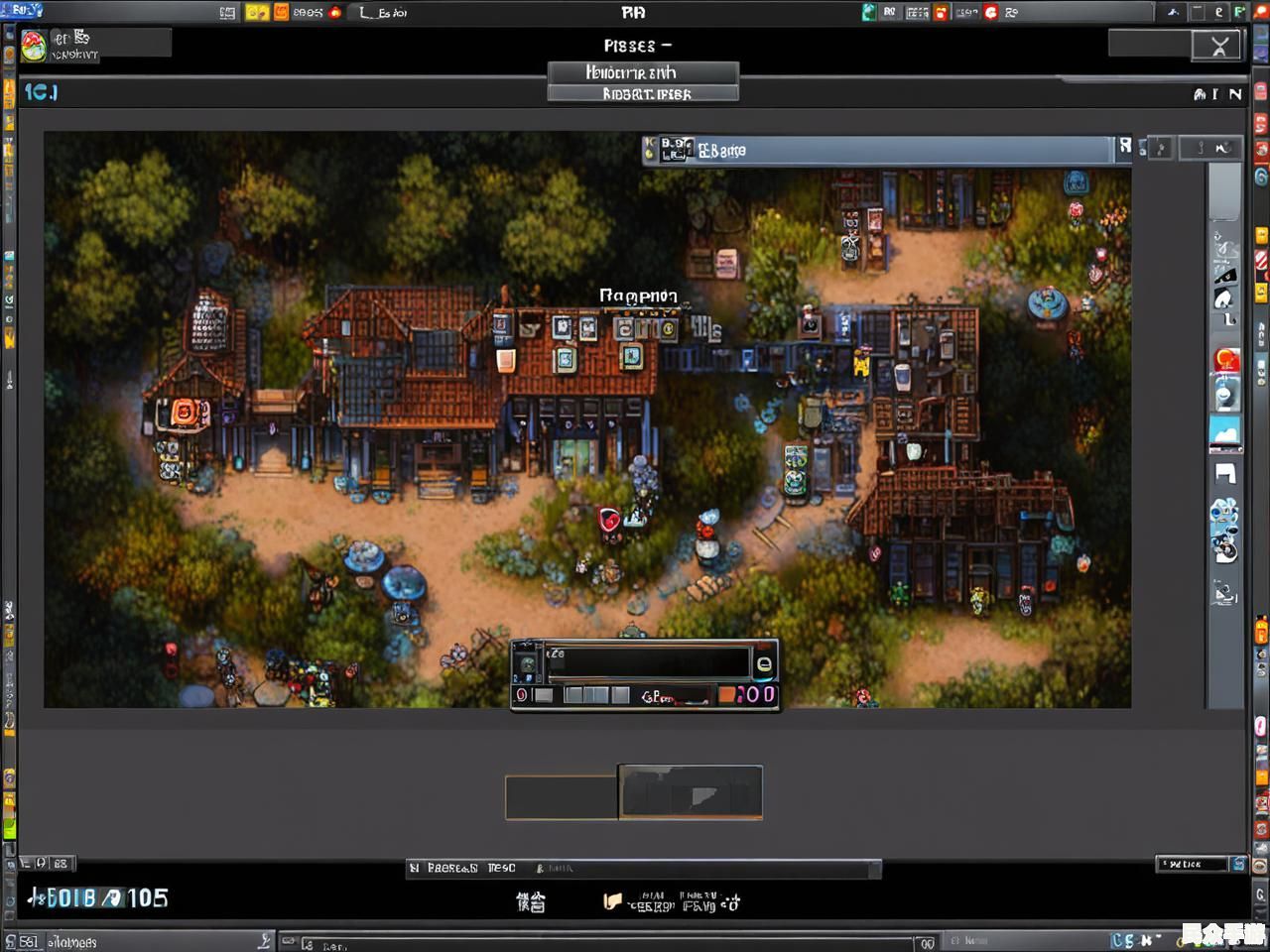Viewport: 1270px width, 952px height.
Task: Click the dark text field in the in-game panel
Action: [x=649, y=661]
